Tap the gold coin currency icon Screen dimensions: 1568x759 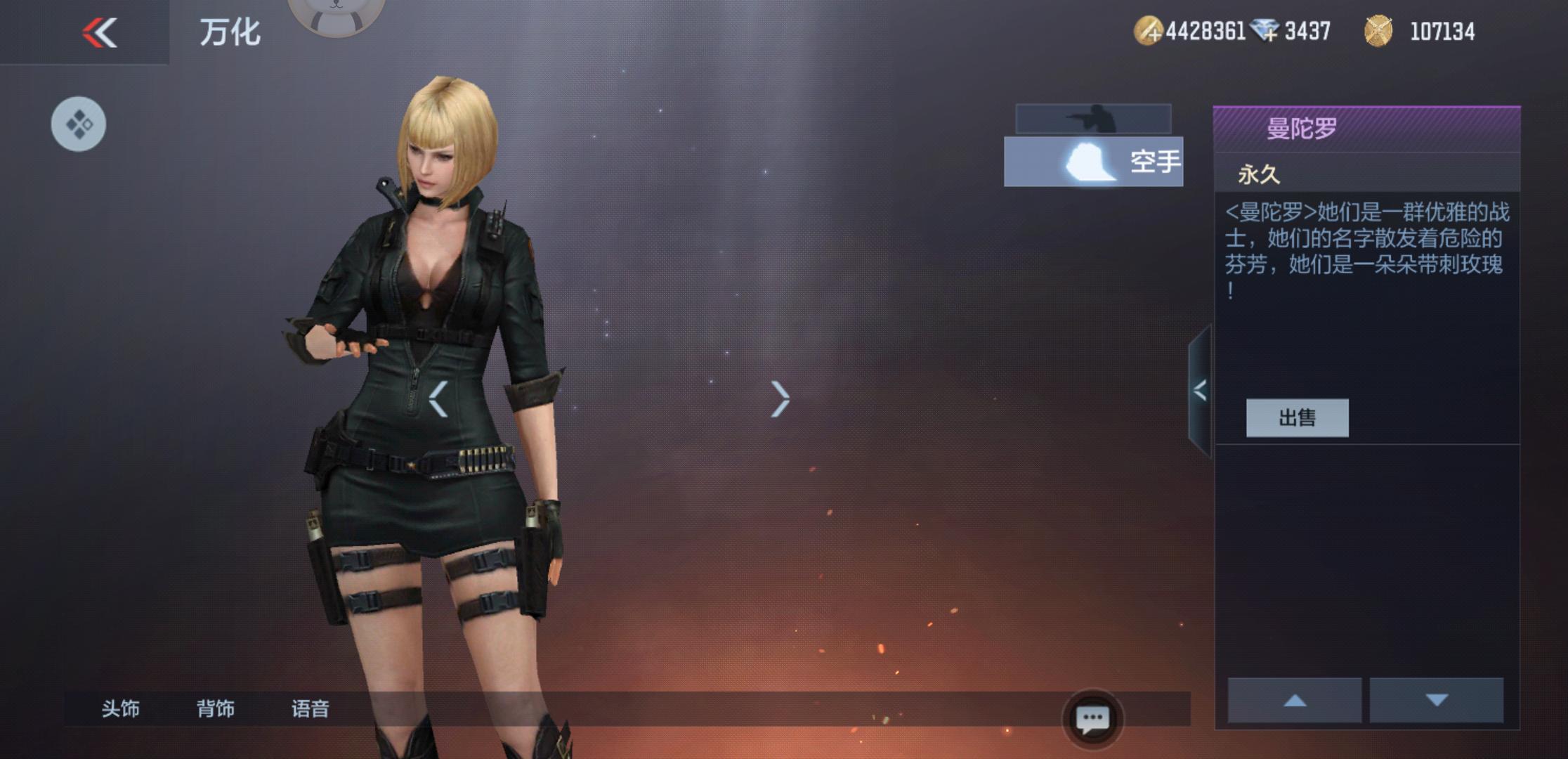1149,31
